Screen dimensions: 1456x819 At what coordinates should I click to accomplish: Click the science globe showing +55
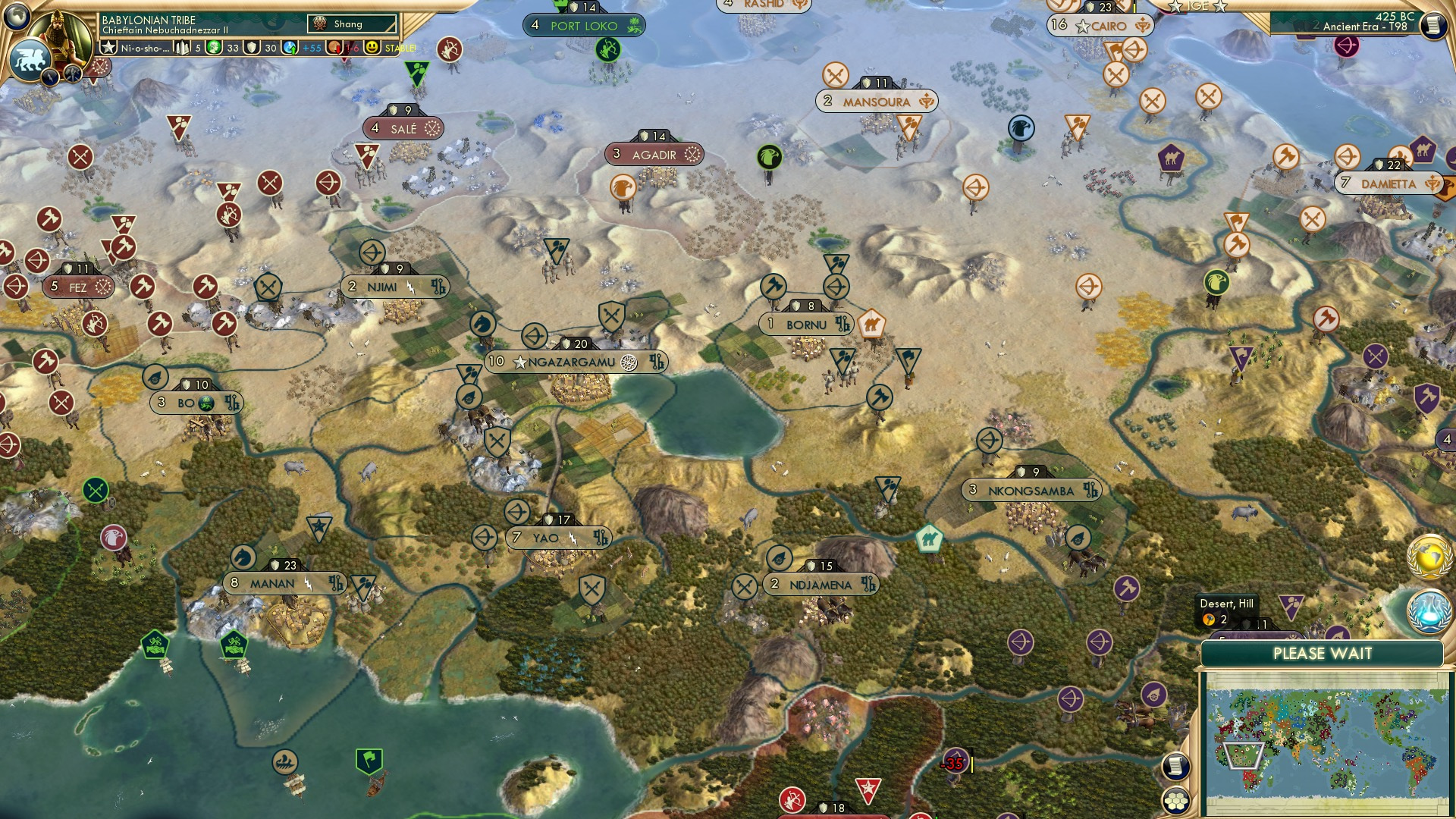click(289, 47)
